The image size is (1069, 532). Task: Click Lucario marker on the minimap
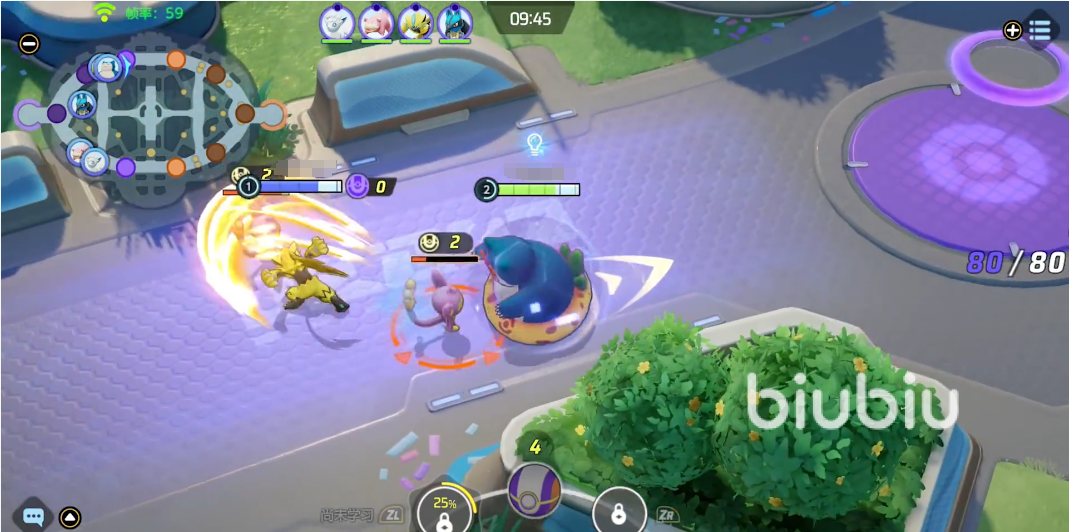tap(82, 106)
